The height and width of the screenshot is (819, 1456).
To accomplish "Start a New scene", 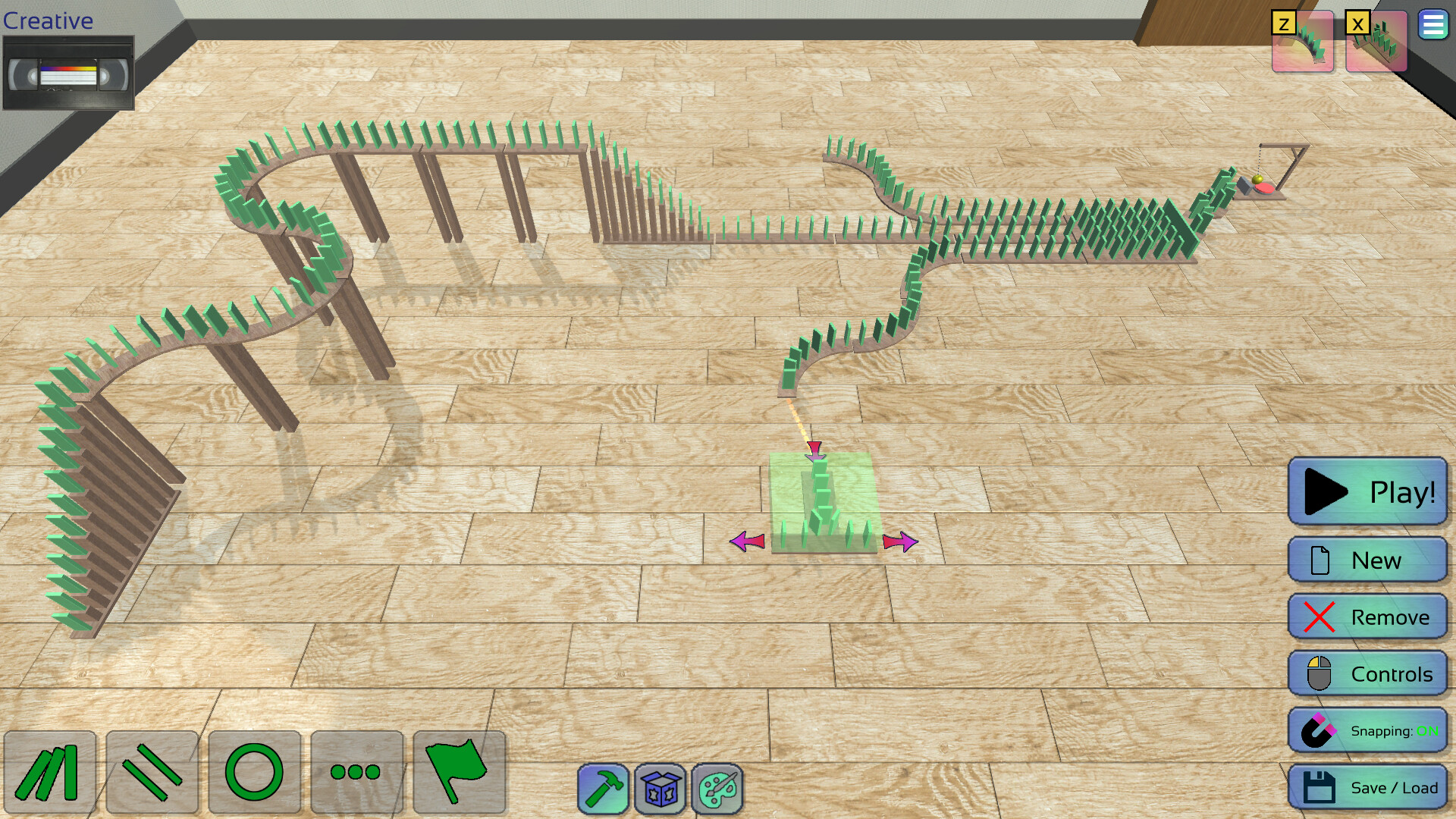I will pos(1367,560).
